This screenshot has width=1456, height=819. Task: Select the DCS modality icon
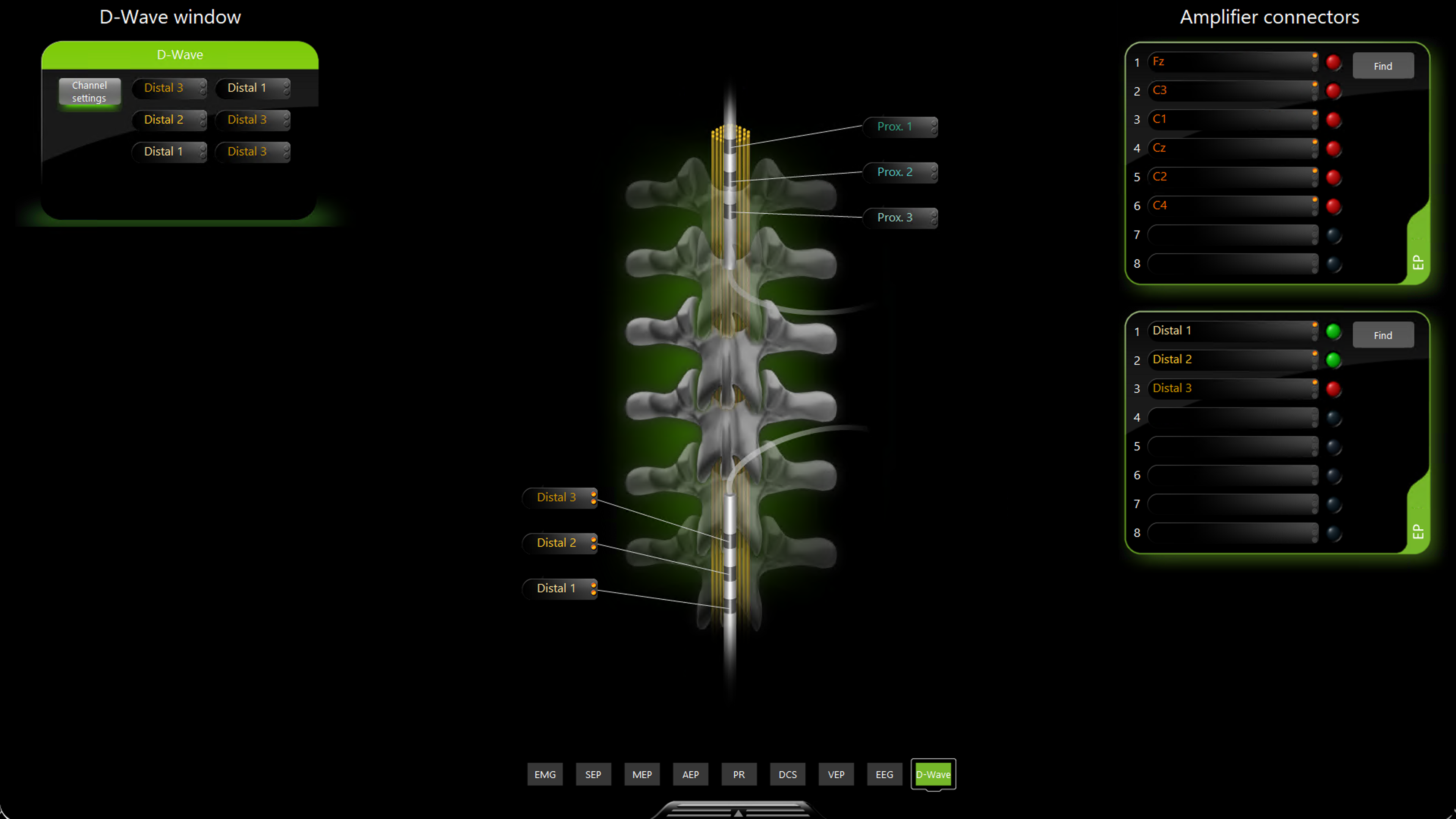pyautogui.click(x=788, y=774)
